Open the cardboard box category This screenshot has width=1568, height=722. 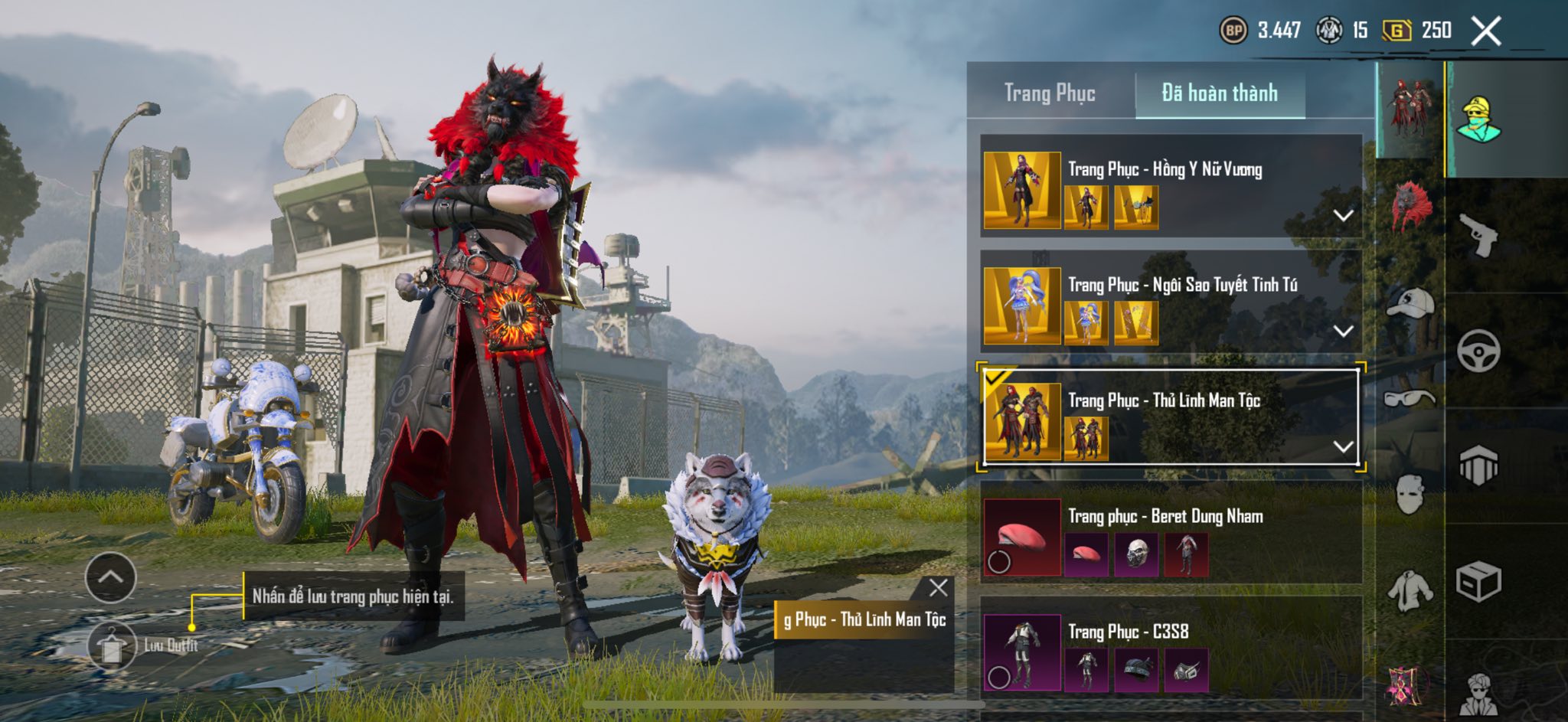coord(1478,582)
